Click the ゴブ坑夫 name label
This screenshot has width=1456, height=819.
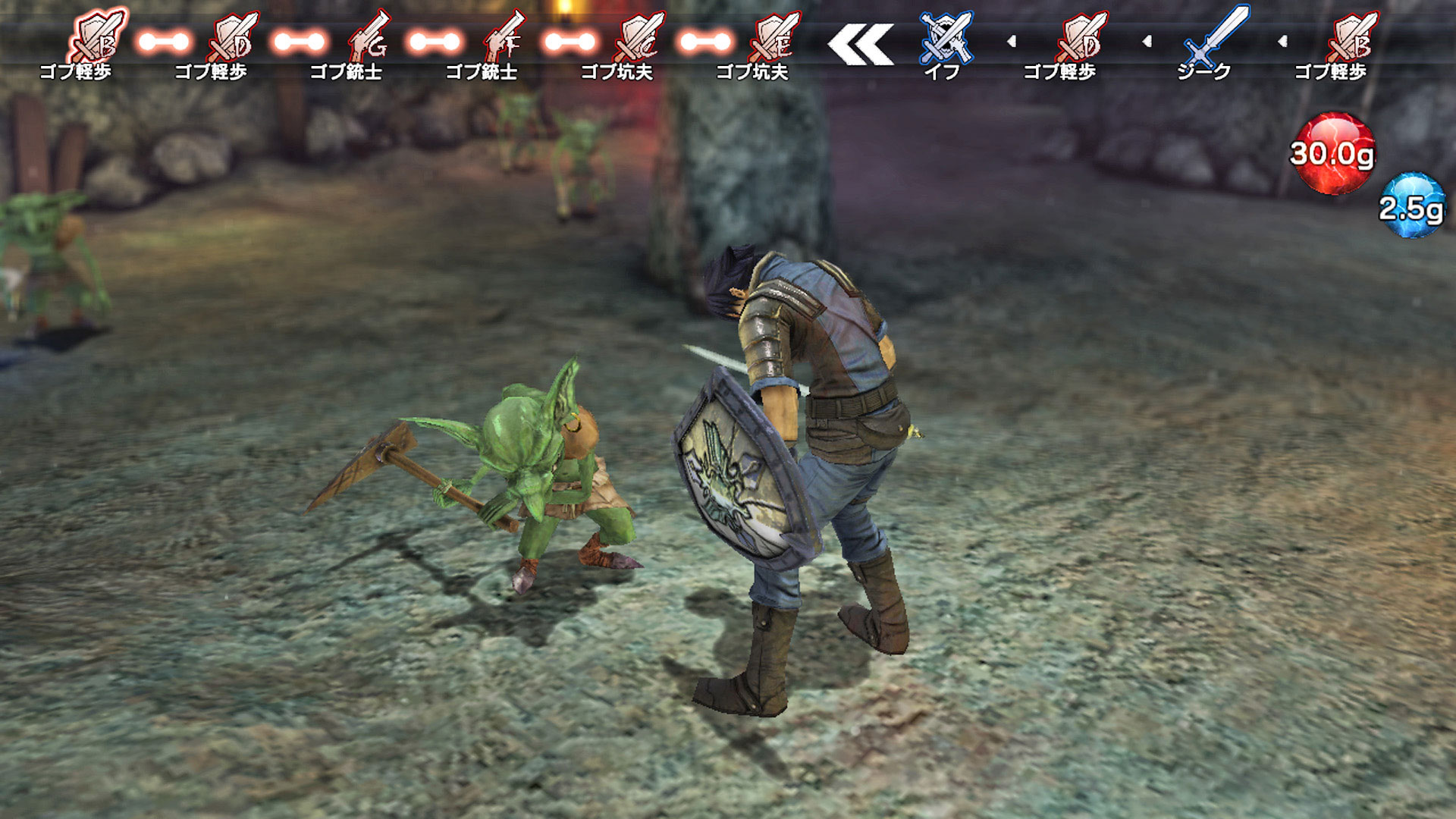coord(614,72)
